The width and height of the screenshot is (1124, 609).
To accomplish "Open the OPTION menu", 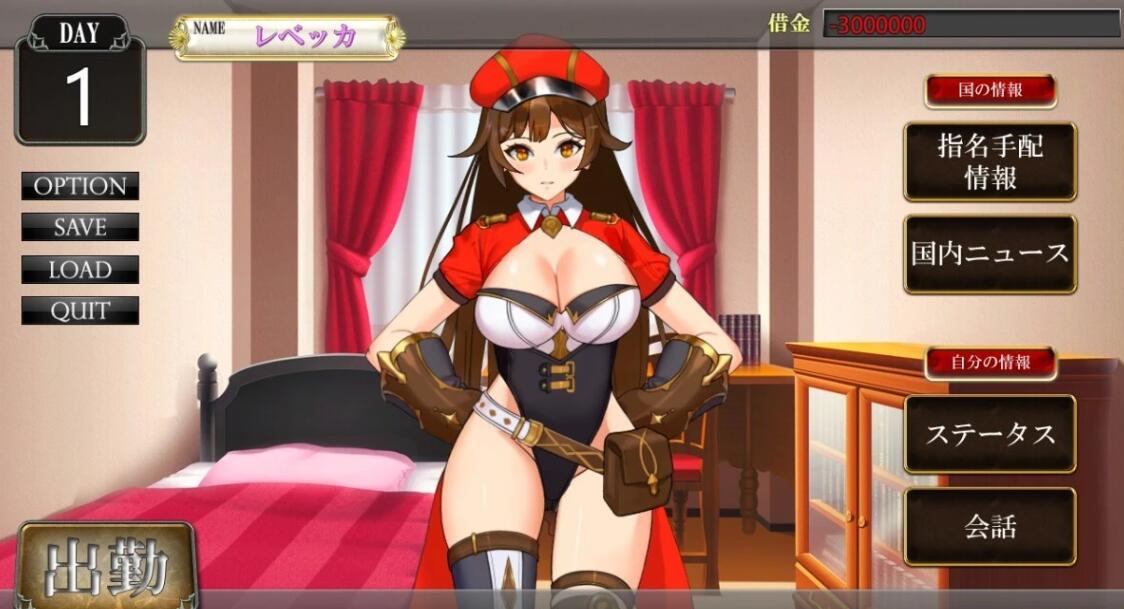I will pos(80,186).
